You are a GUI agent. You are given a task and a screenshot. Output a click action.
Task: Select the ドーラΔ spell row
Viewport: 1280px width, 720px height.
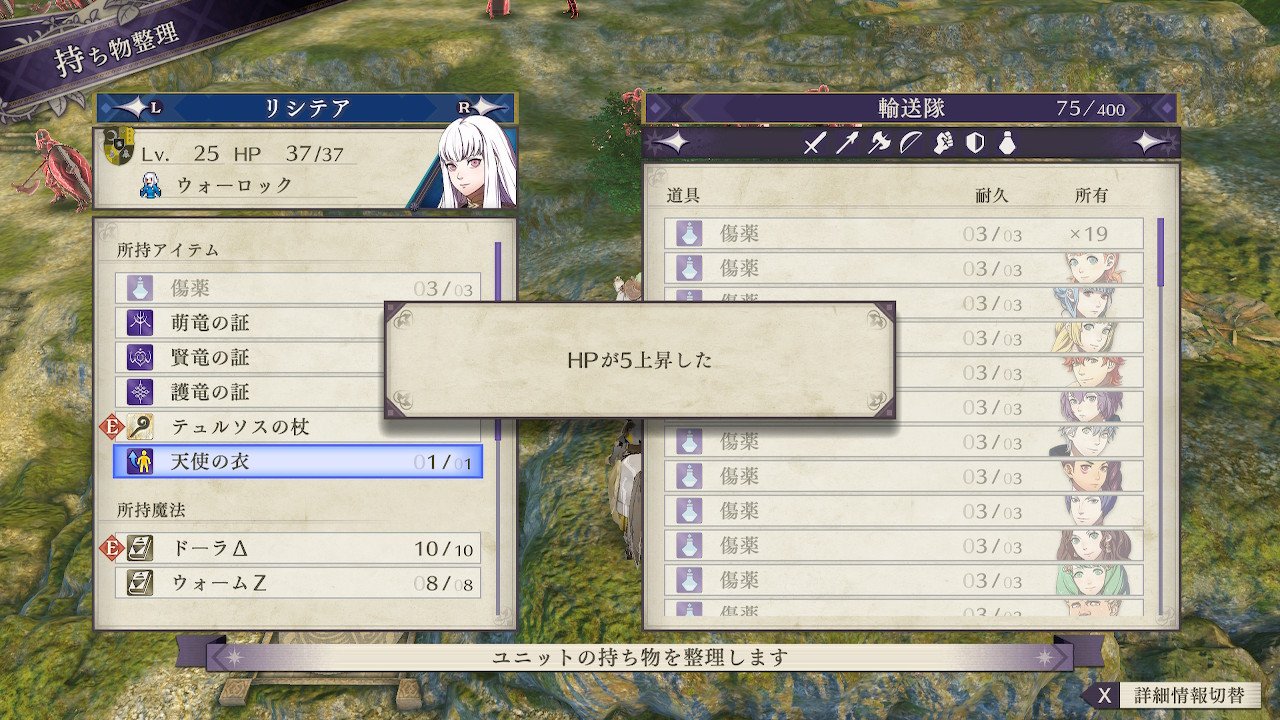pyautogui.click(x=297, y=548)
